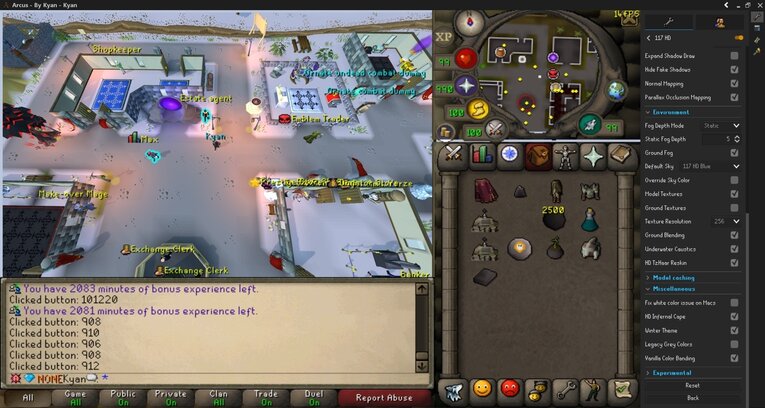Viewport: 765px width, 408px height.
Task: Open the Public chat filter
Action: 122,397
